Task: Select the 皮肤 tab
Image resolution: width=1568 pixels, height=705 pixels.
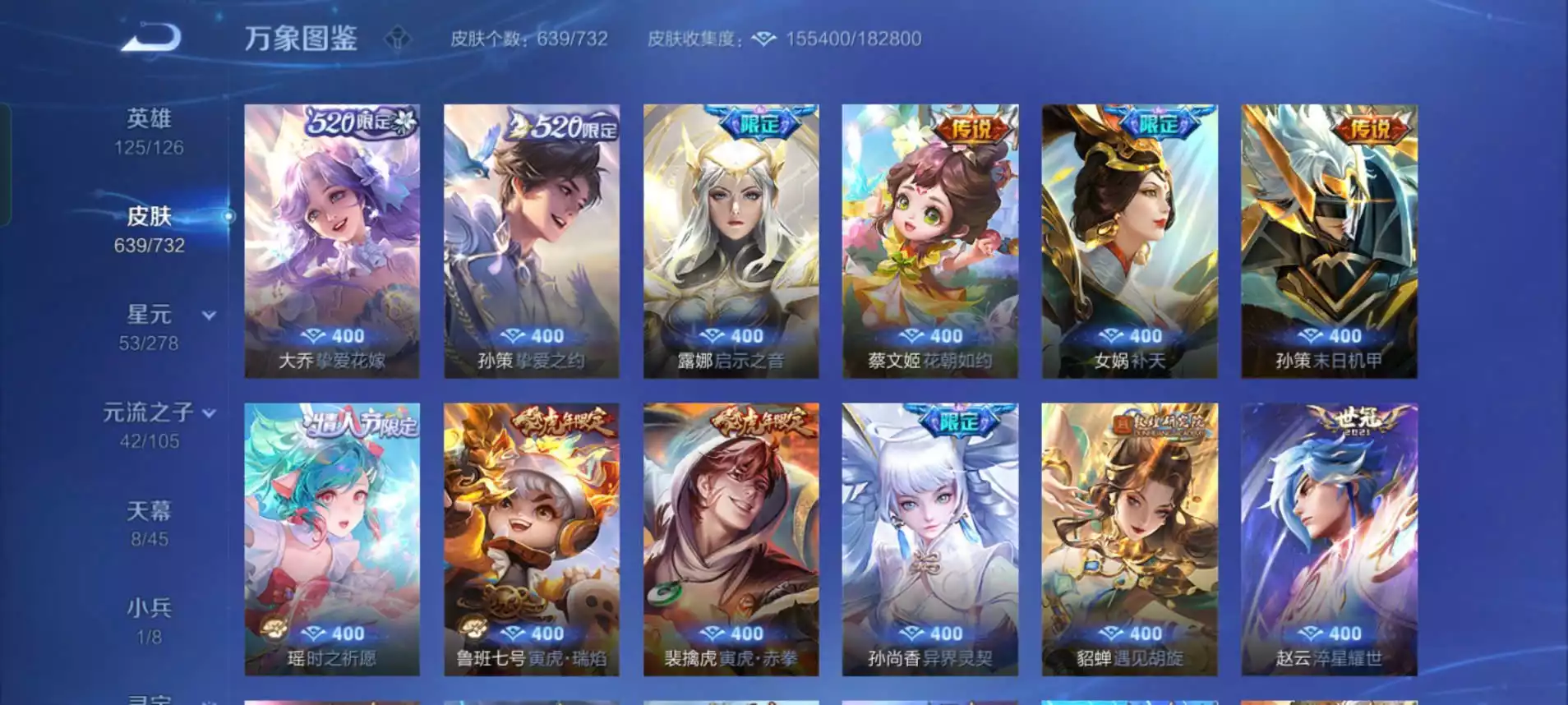Action: (149, 229)
